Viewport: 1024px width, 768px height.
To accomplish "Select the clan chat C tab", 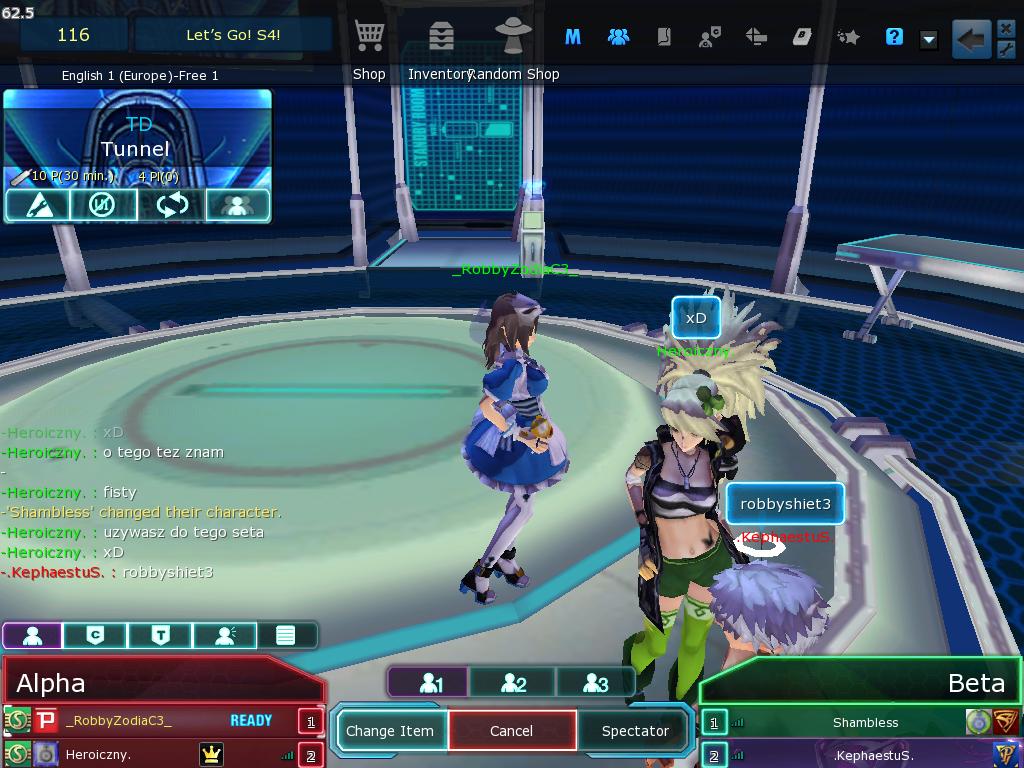I will click(95, 635).
